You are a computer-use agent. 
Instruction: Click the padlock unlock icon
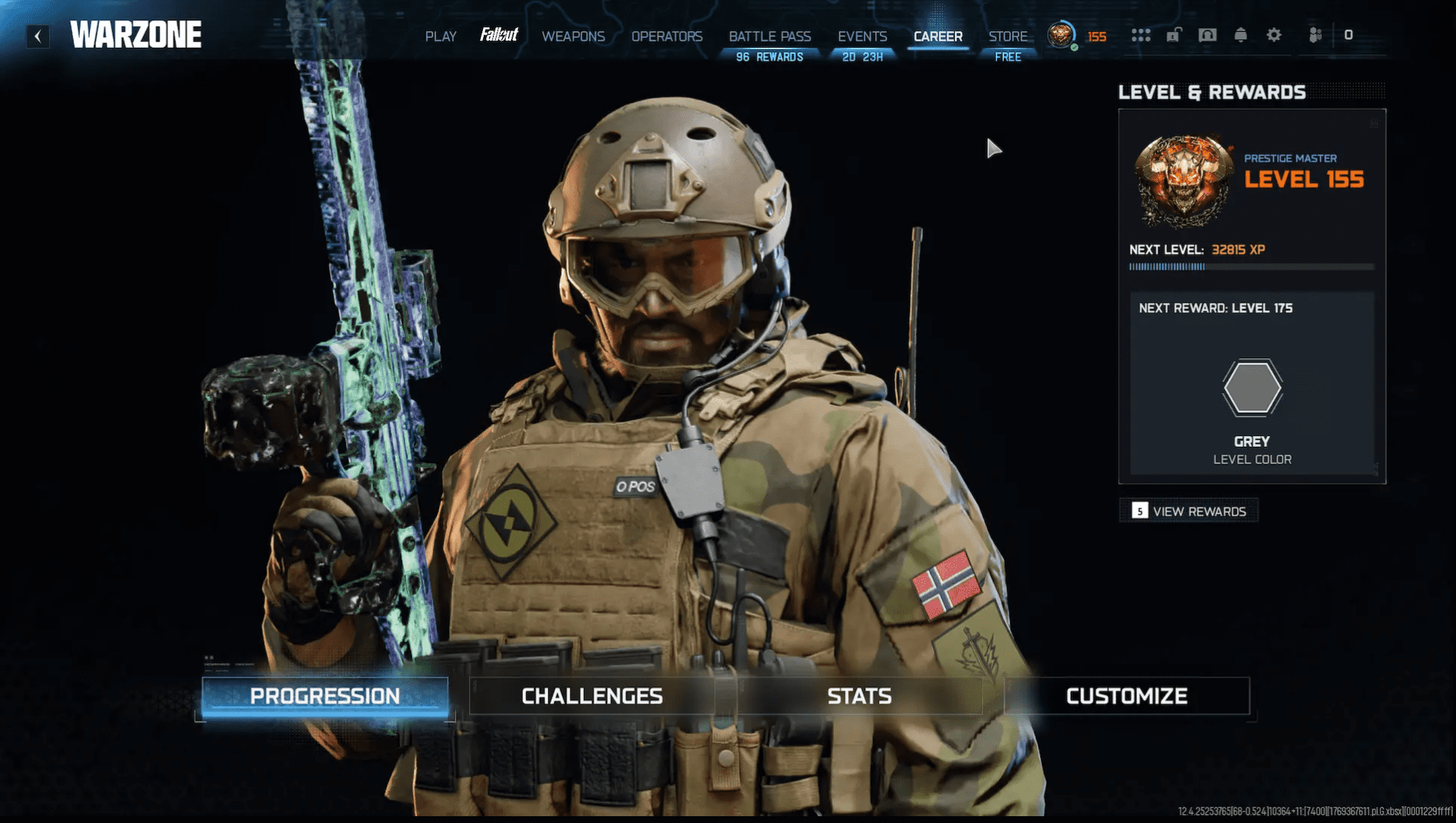tap(1175, 35)
